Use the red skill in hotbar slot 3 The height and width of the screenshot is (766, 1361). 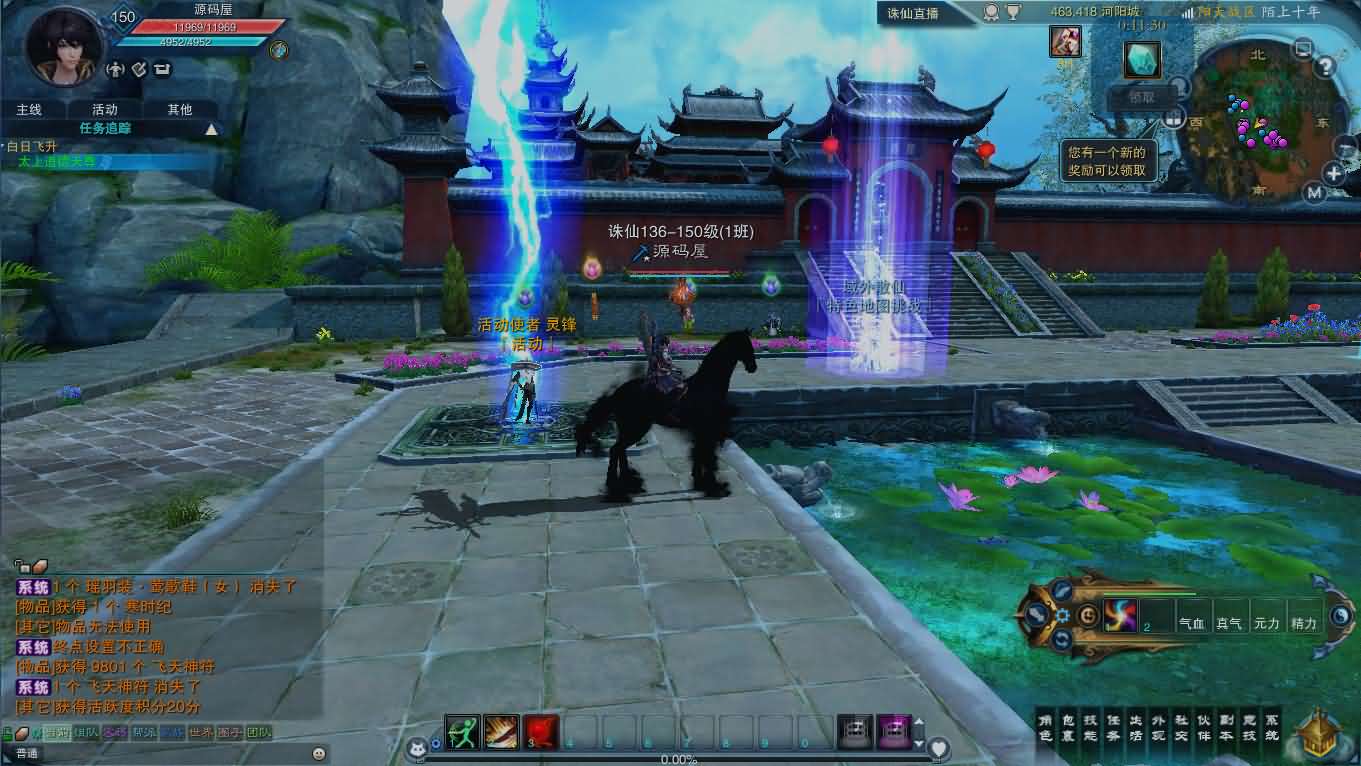[x=541, y=733]
